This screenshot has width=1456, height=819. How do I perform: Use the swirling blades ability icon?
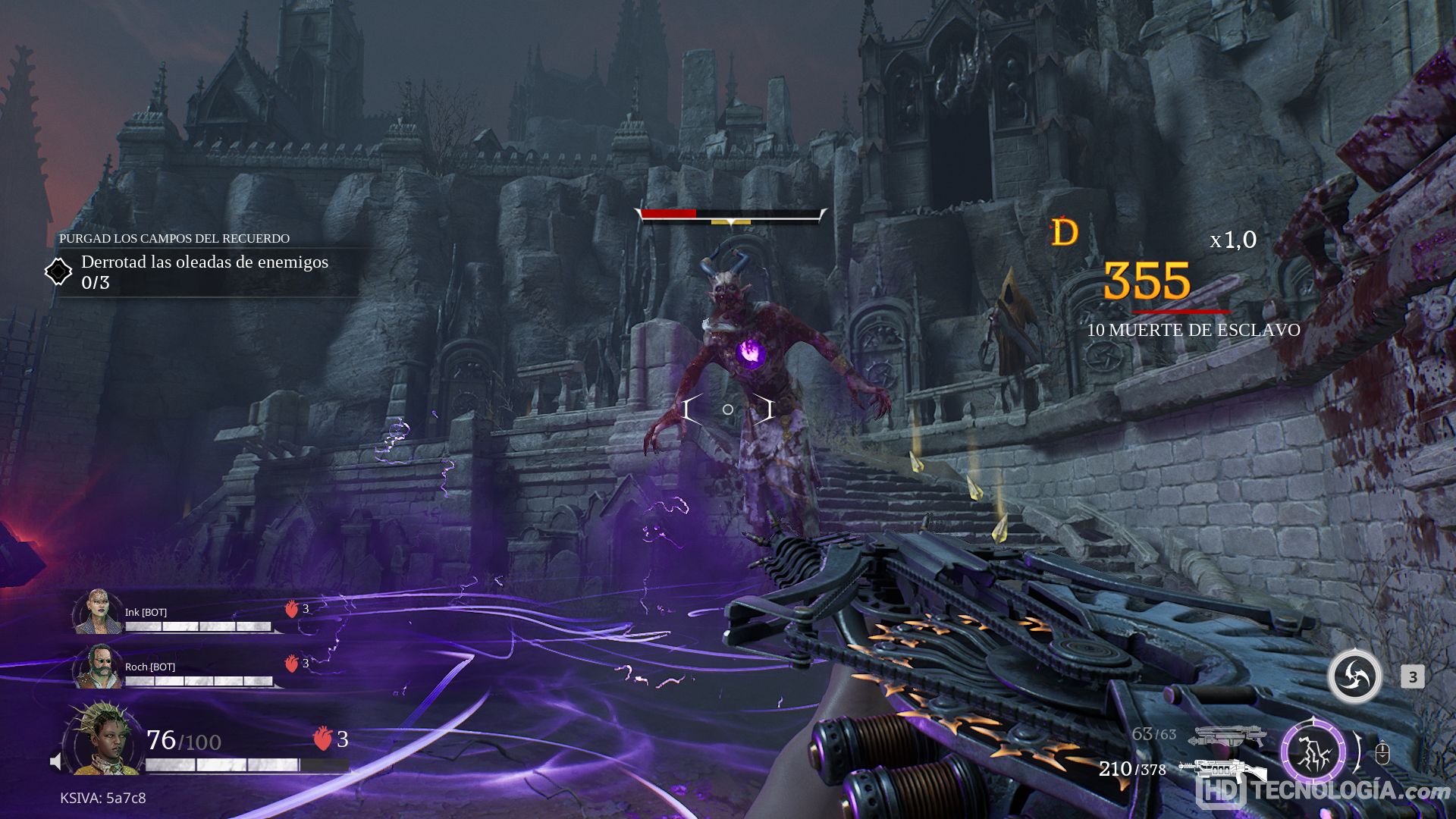(x=1354, y=676)
